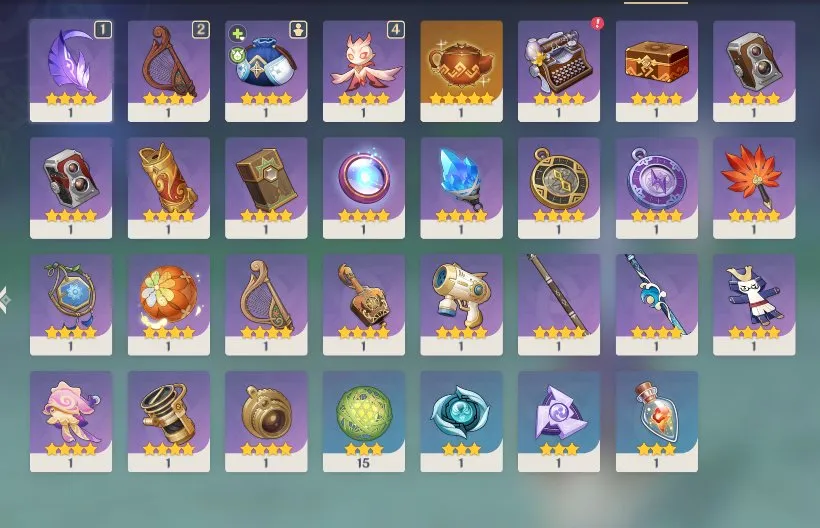Choose the glowing purple ring orb
Screen dimensions: 820x528
coord(364,182)
